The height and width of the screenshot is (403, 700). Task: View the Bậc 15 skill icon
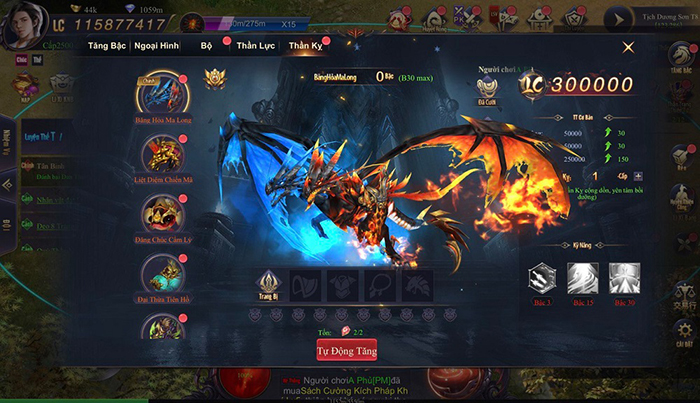coord(583,277)
